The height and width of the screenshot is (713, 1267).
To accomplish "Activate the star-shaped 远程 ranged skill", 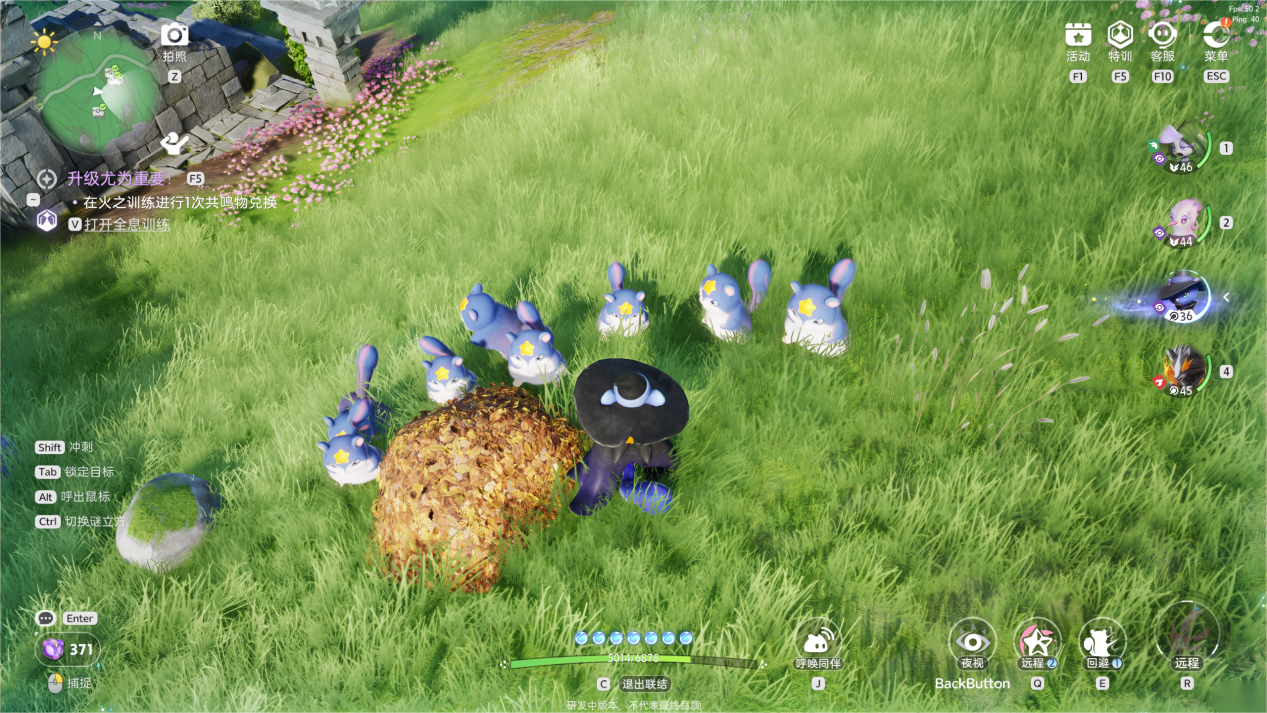I will click(x=1037, y=642).
